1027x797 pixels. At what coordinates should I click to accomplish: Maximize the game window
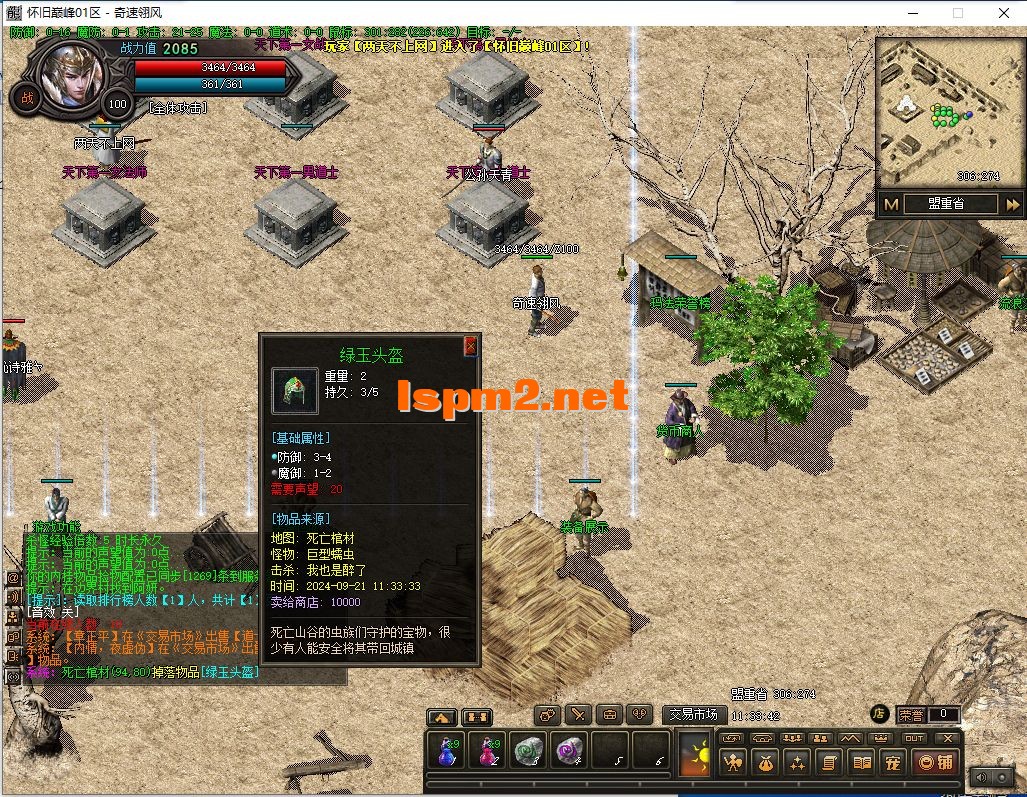click(957, 13)
